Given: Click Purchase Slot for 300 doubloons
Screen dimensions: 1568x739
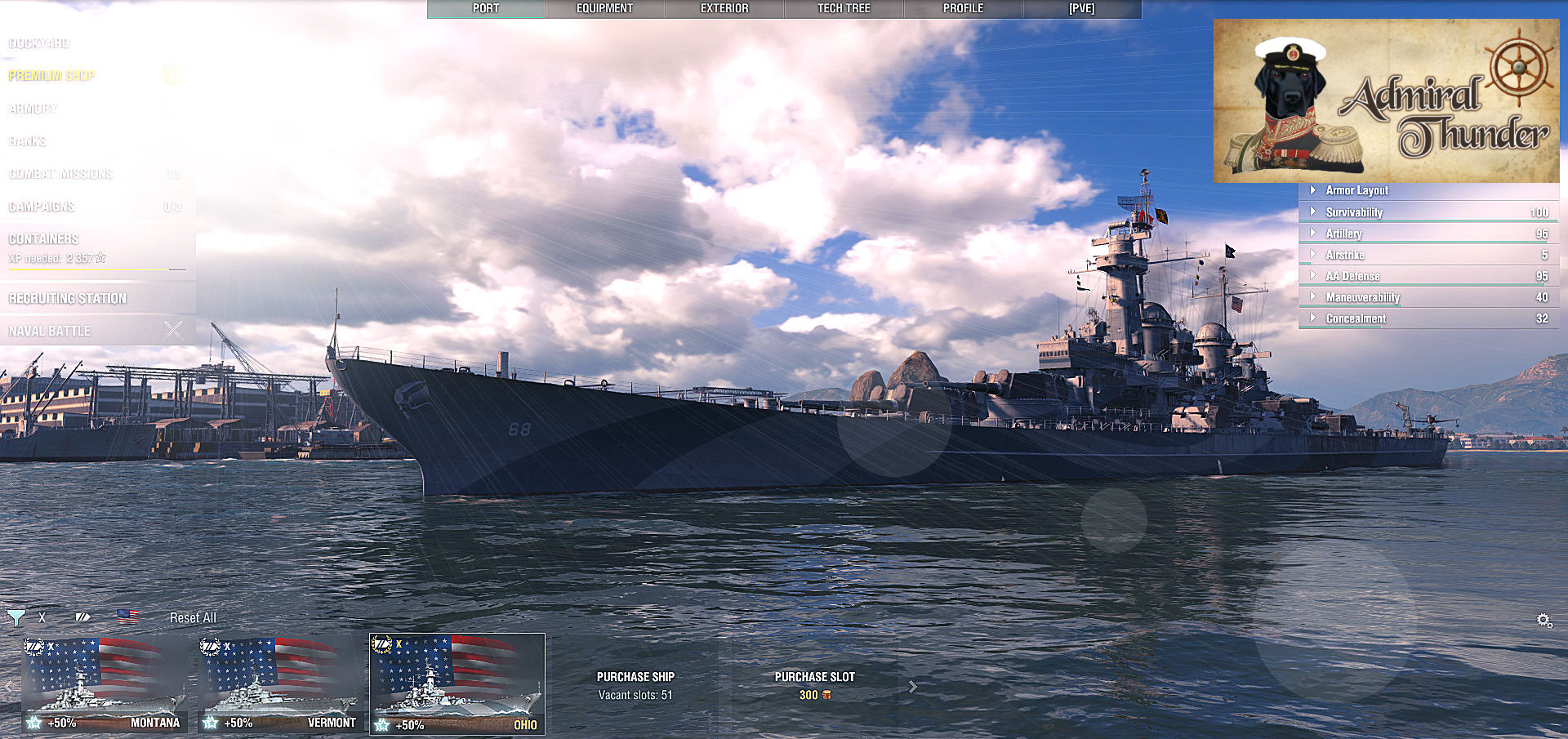Looking at the screenshot, I should (x=814, y=685).
